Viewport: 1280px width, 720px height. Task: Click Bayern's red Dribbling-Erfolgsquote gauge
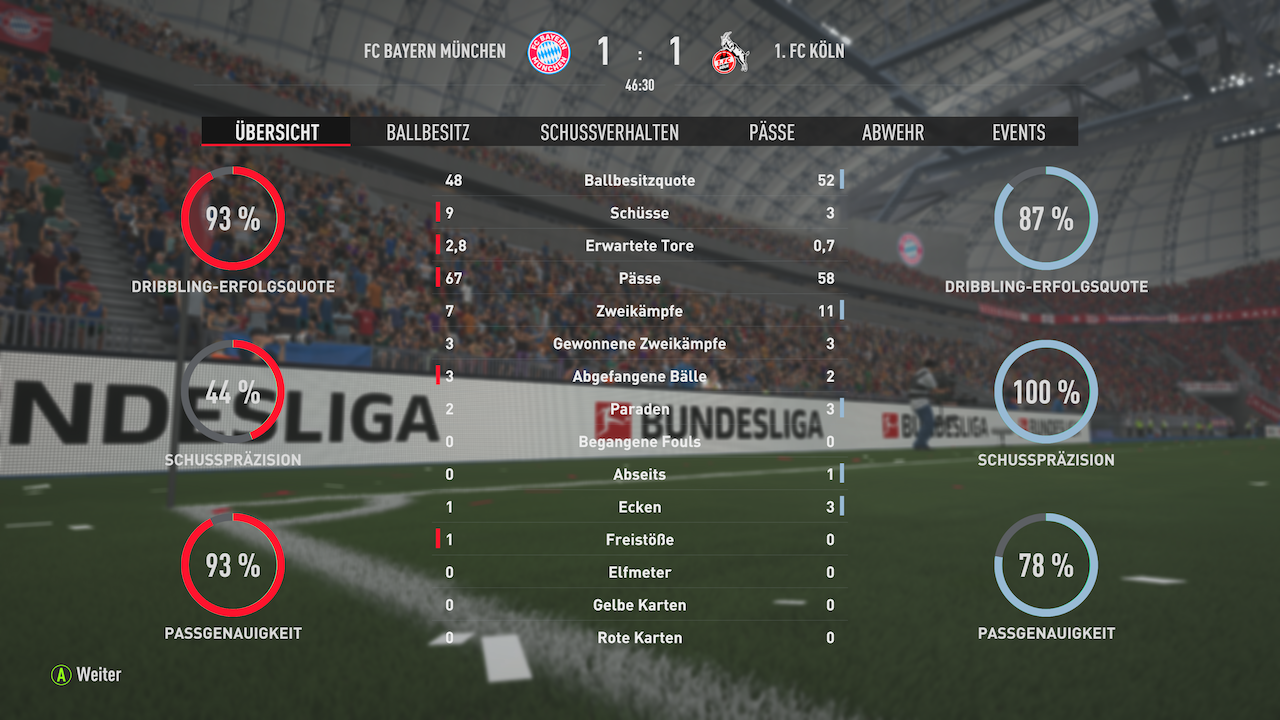pos(232,216)
